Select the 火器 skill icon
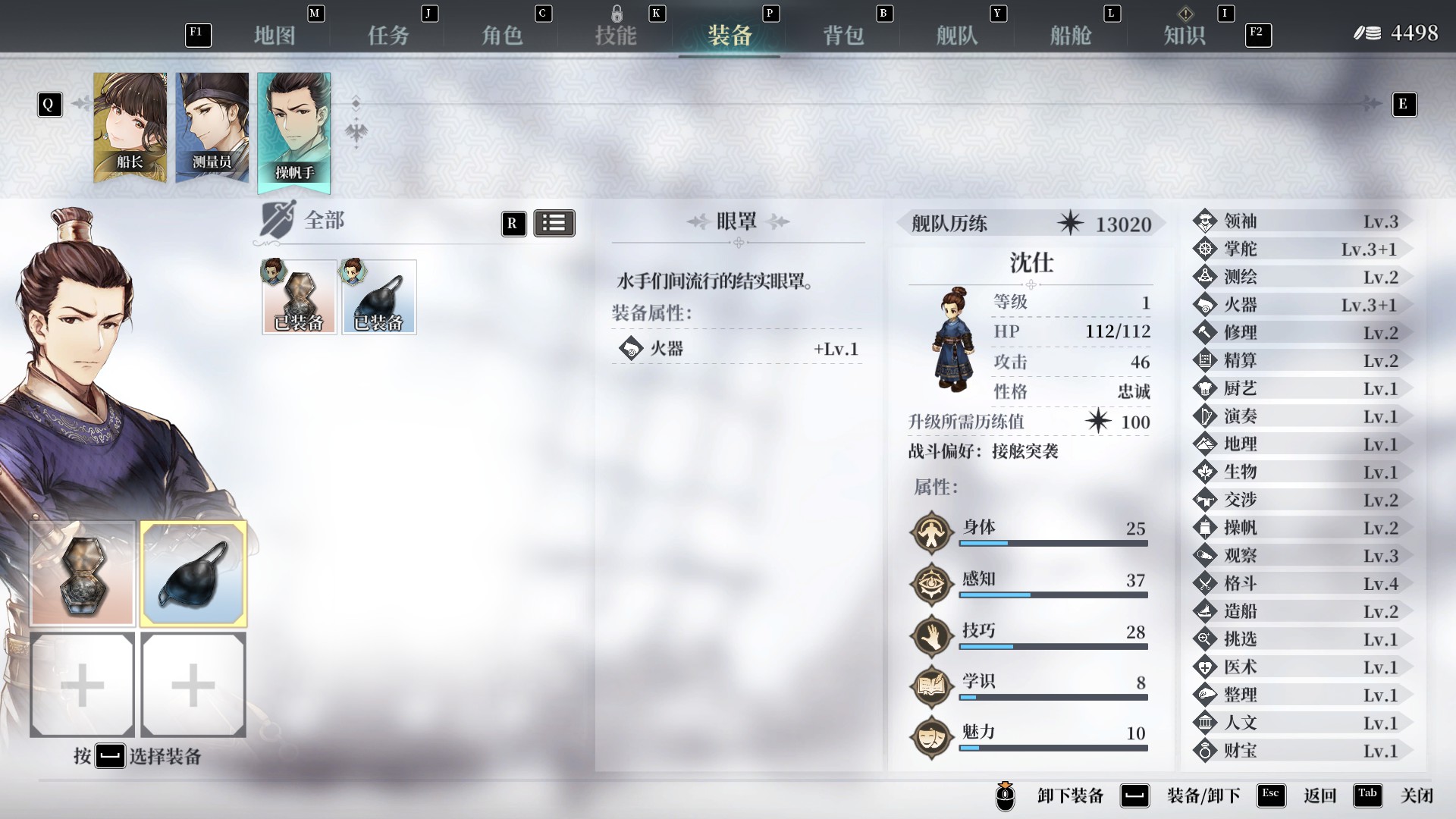Image resolution: width=1456 pixels, height=819 pixels. click(1207, 305)
